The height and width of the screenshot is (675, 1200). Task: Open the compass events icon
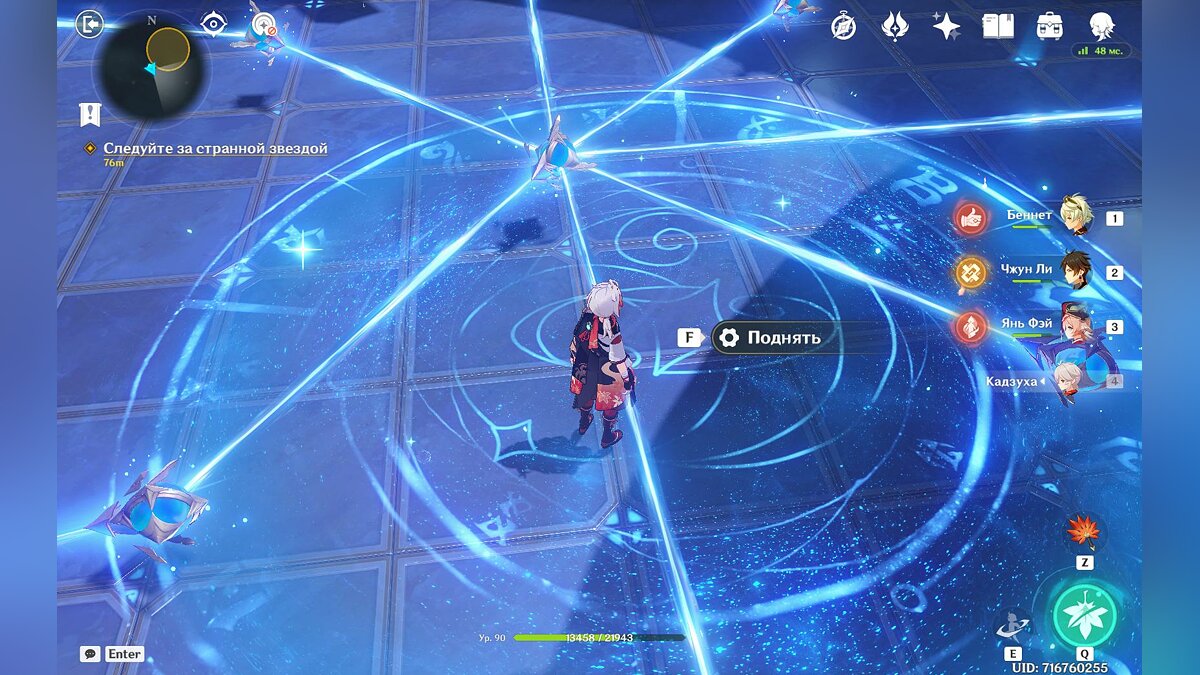843,27
